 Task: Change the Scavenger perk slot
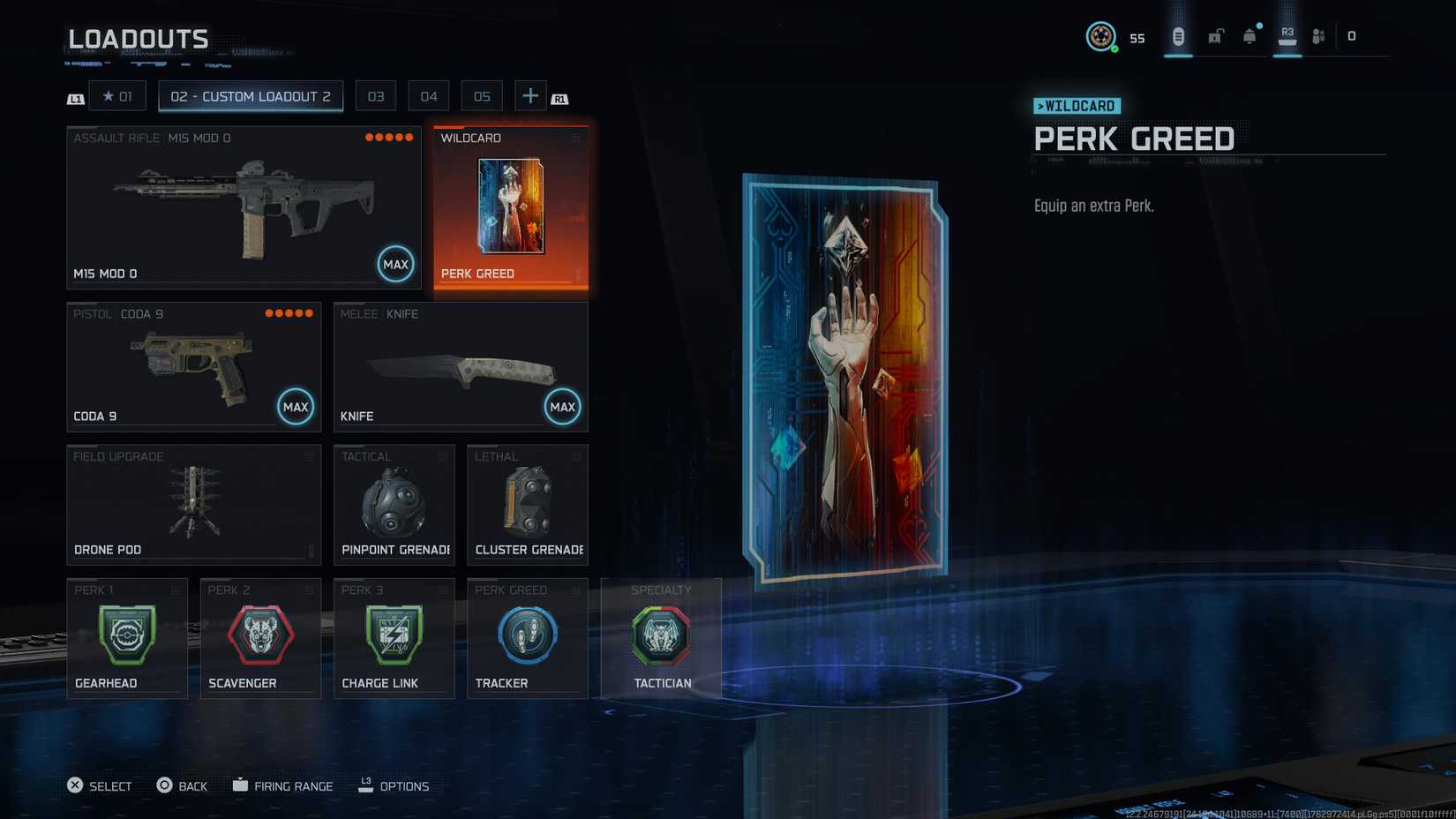pos(260,638)
